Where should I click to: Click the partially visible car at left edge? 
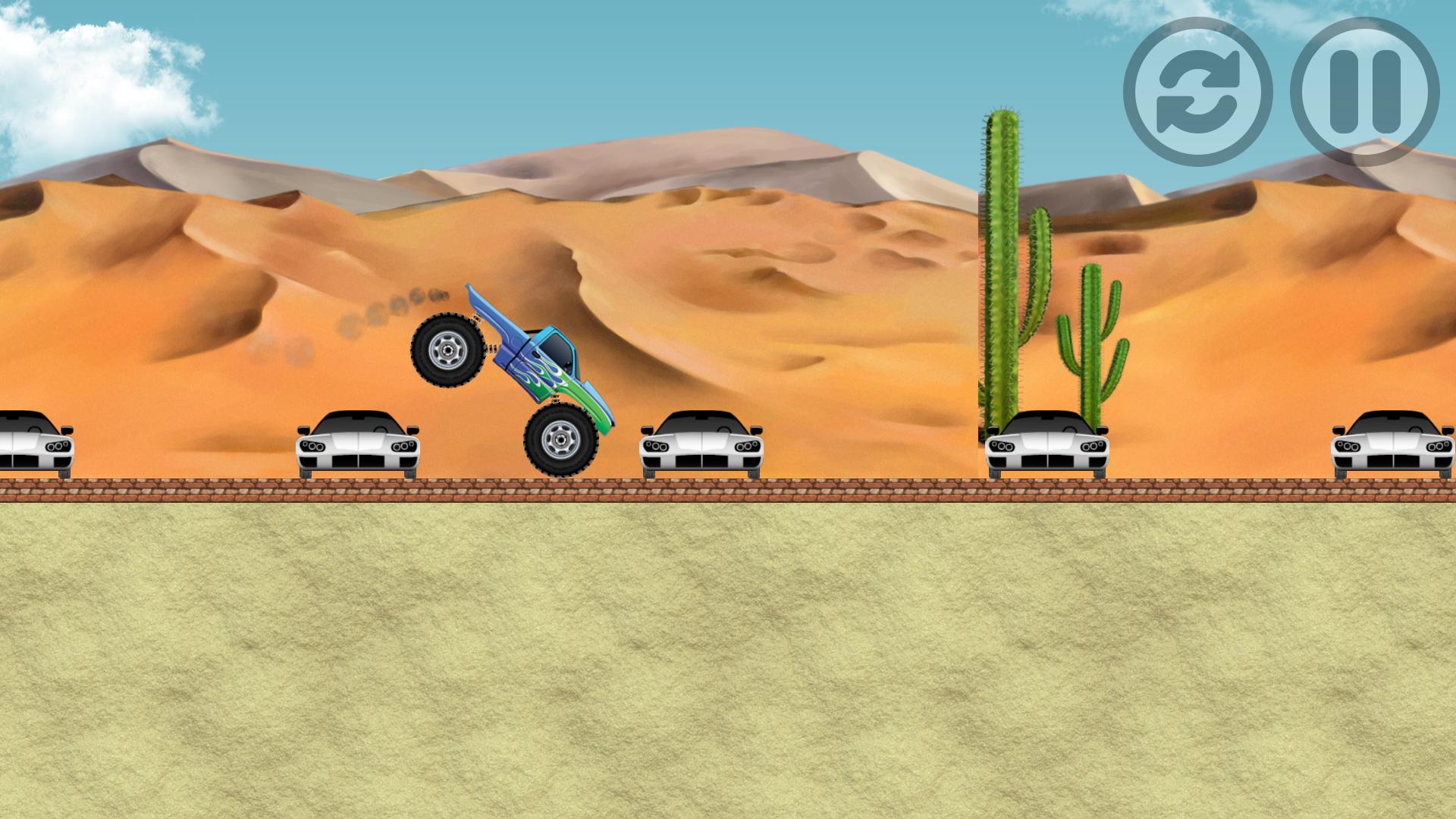pyautogui.click(x=30, y=444)
